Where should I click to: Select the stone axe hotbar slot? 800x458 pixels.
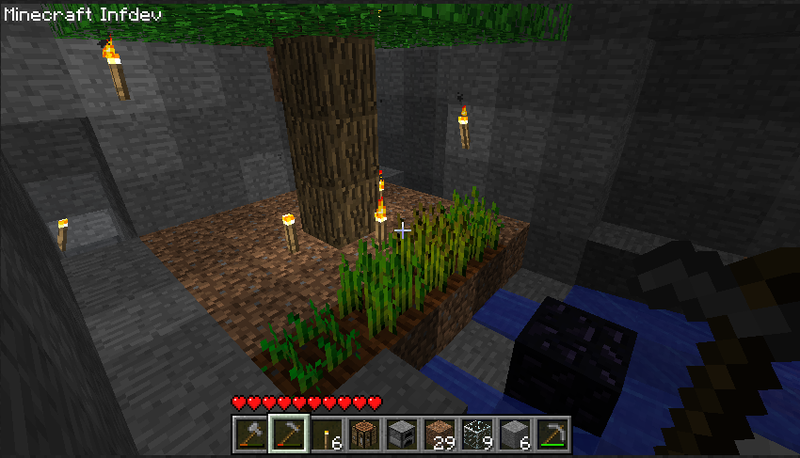[x=249, y=434]
